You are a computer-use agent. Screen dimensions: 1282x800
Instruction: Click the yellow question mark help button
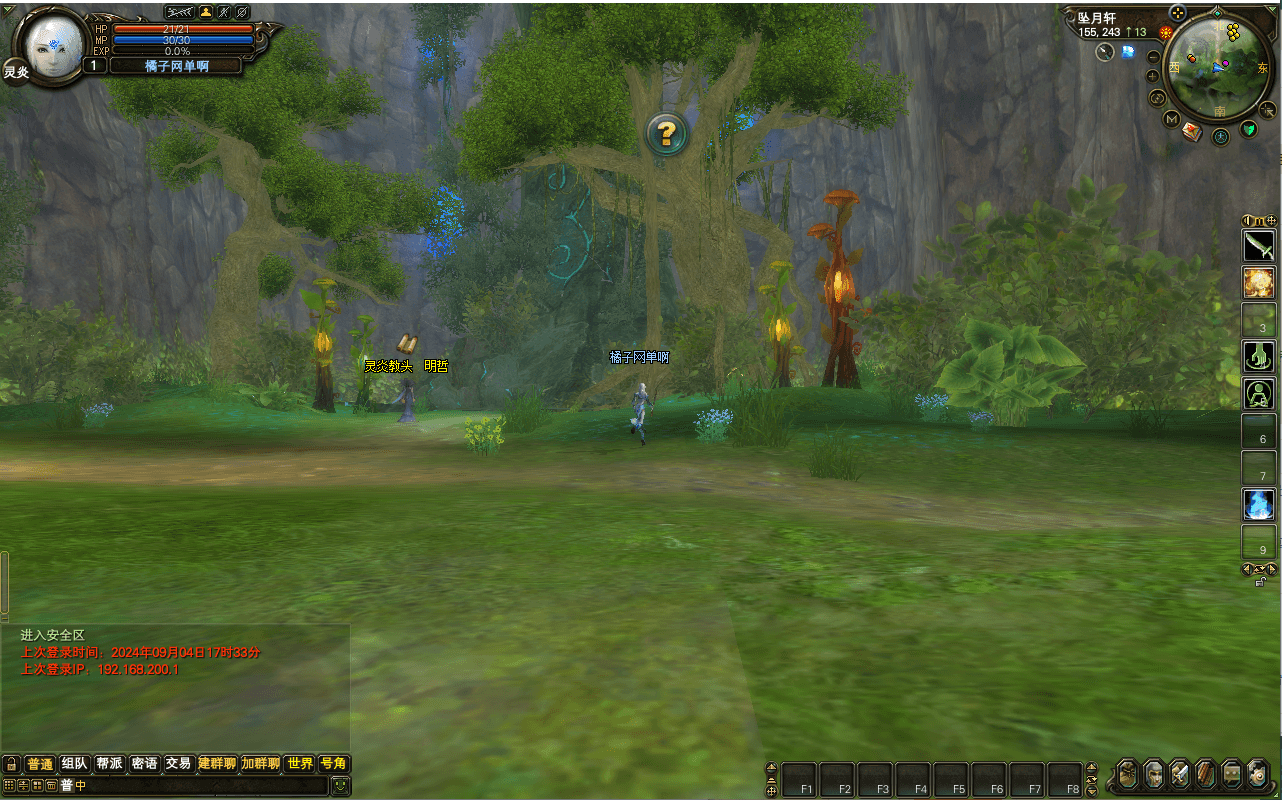point(667,133)
